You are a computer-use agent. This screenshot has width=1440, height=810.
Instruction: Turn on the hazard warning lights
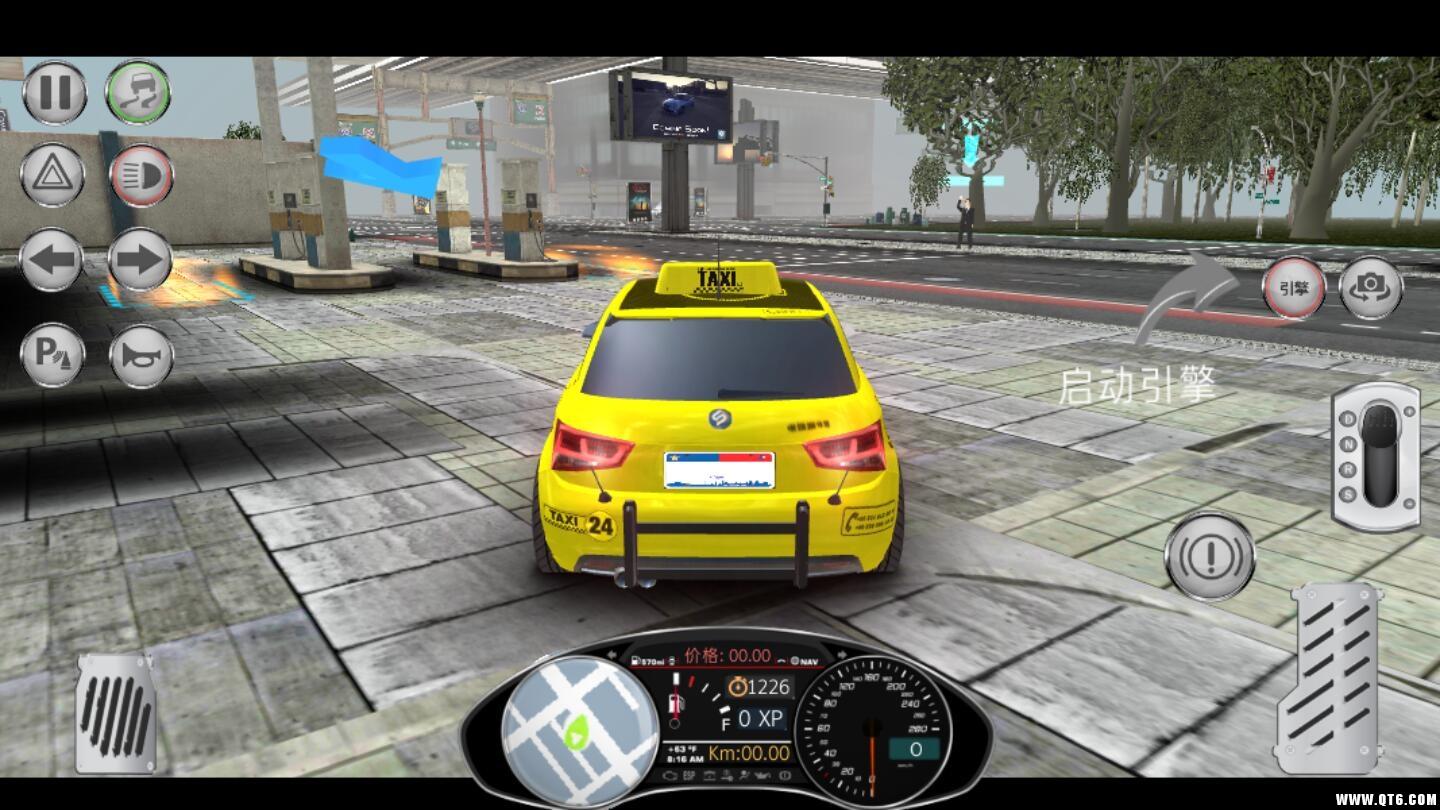[x=52, y=175]
